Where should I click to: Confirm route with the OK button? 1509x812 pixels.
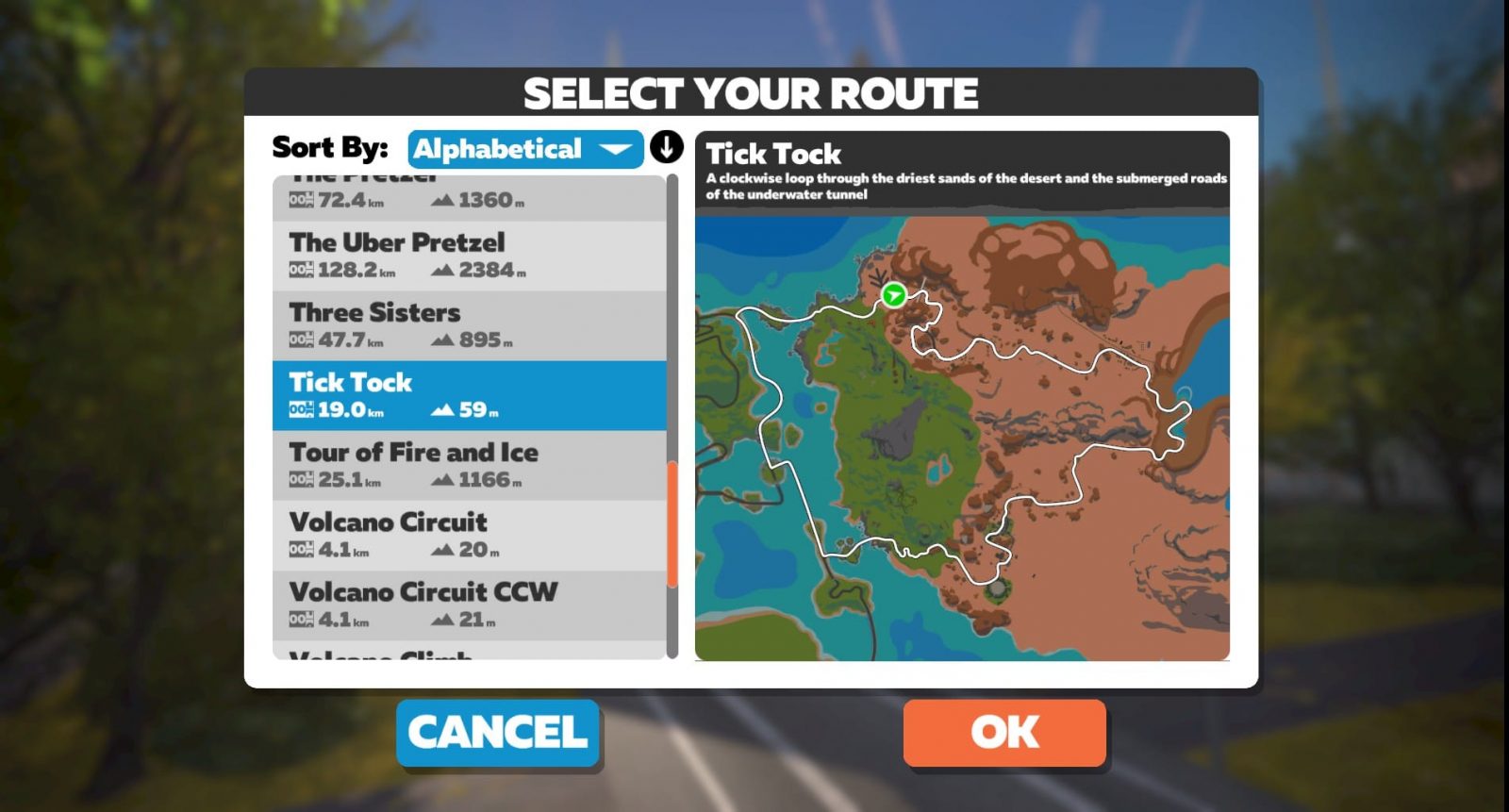tap(1004, 733)
